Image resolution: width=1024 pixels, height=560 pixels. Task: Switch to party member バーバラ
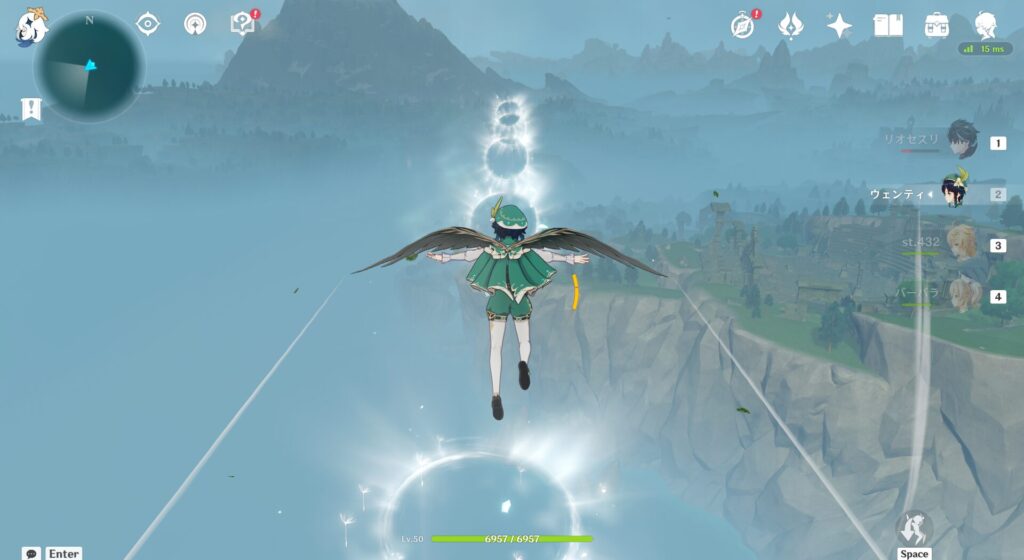962,295
